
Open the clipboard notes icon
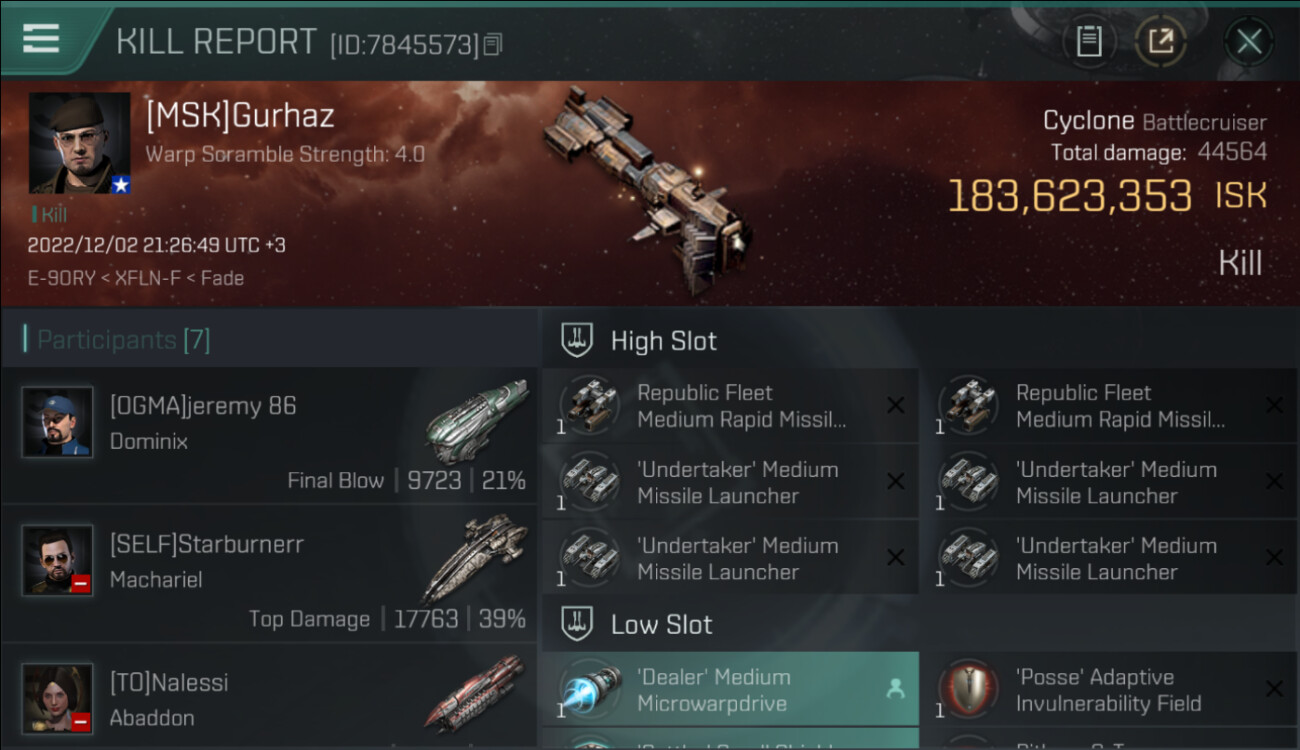(1088, 41)
